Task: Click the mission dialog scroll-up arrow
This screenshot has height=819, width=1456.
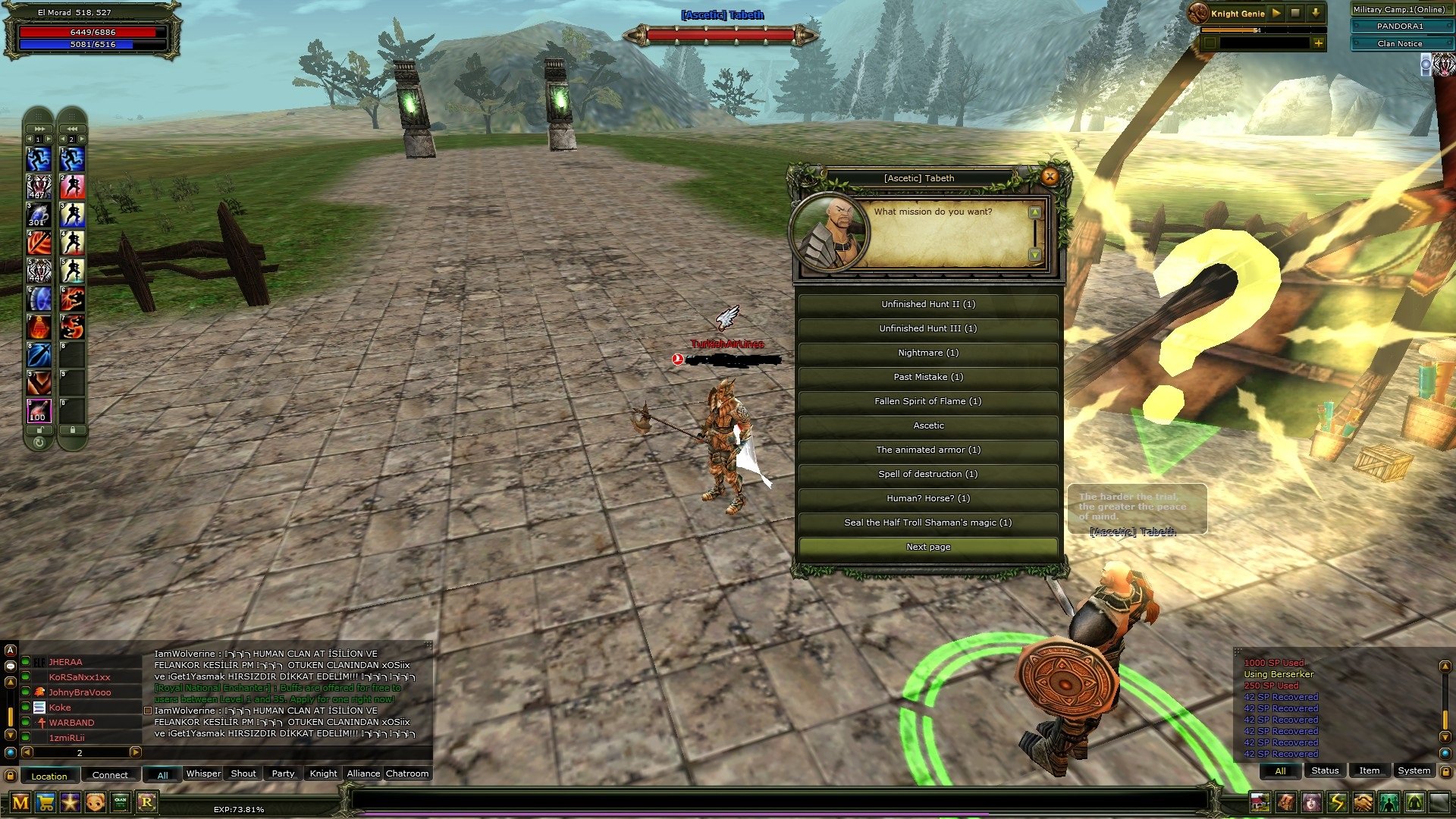Action: coord(1034,212)
